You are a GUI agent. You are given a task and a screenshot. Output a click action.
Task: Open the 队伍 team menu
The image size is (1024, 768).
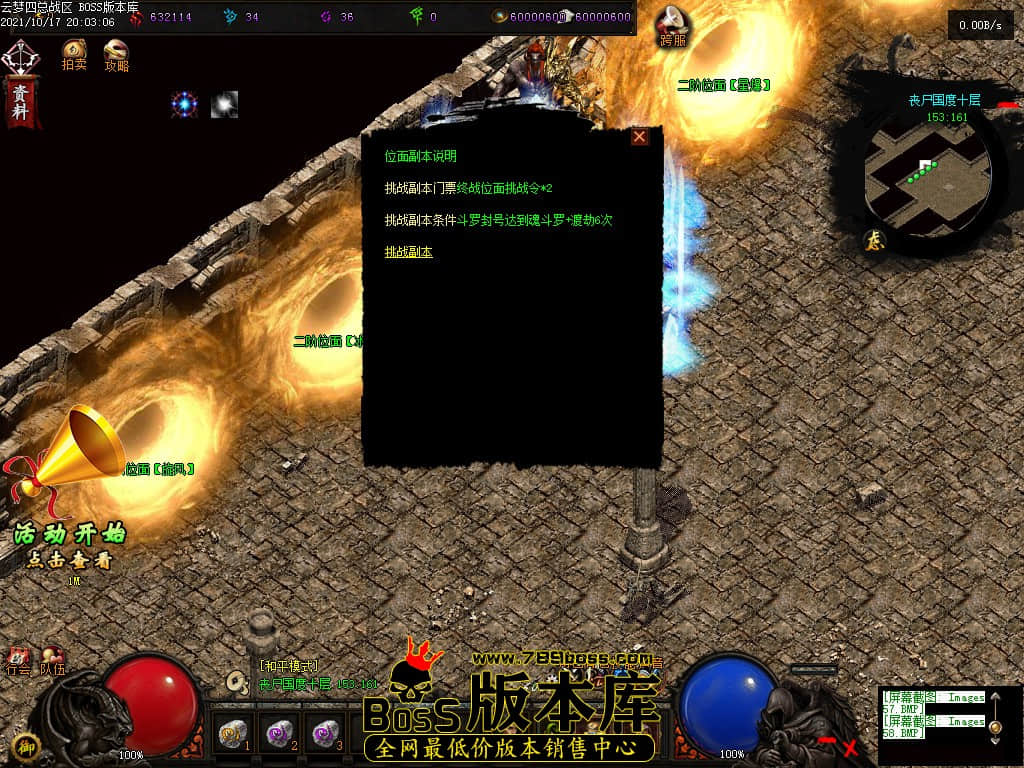(51, 661)
